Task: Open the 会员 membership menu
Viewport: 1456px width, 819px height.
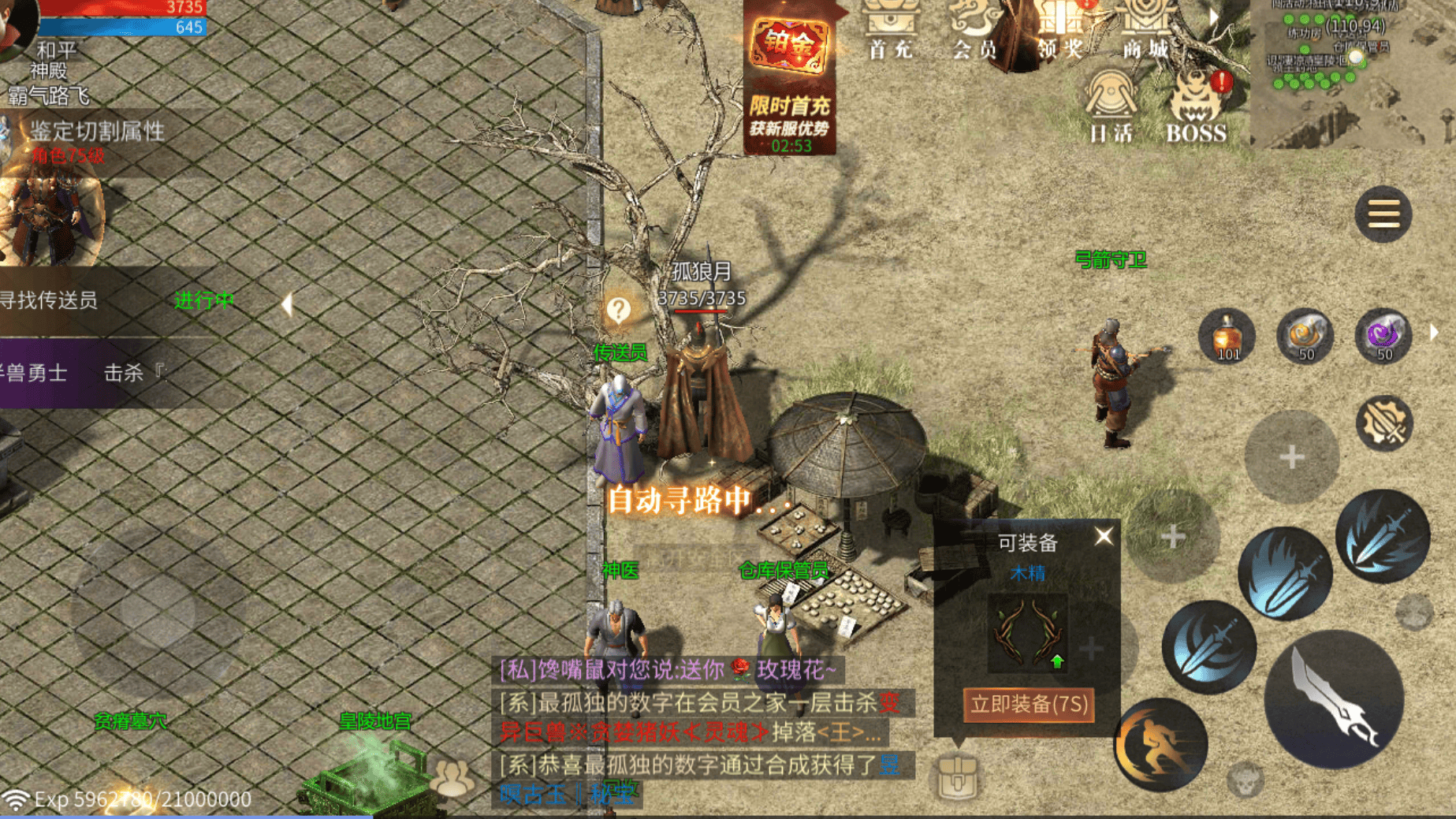Action: tap(975, 32)
